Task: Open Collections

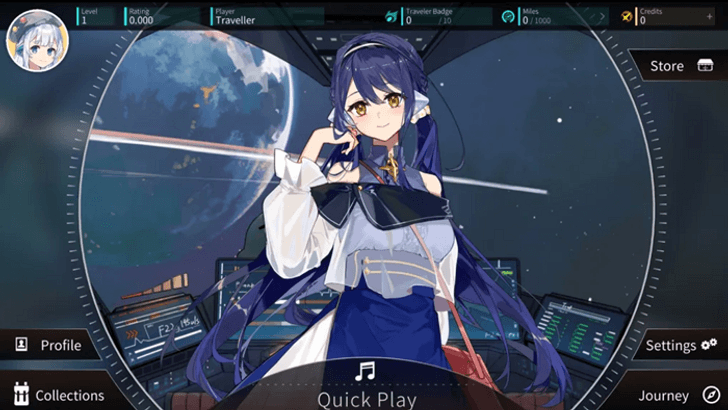Action: [x=56, y=395]
